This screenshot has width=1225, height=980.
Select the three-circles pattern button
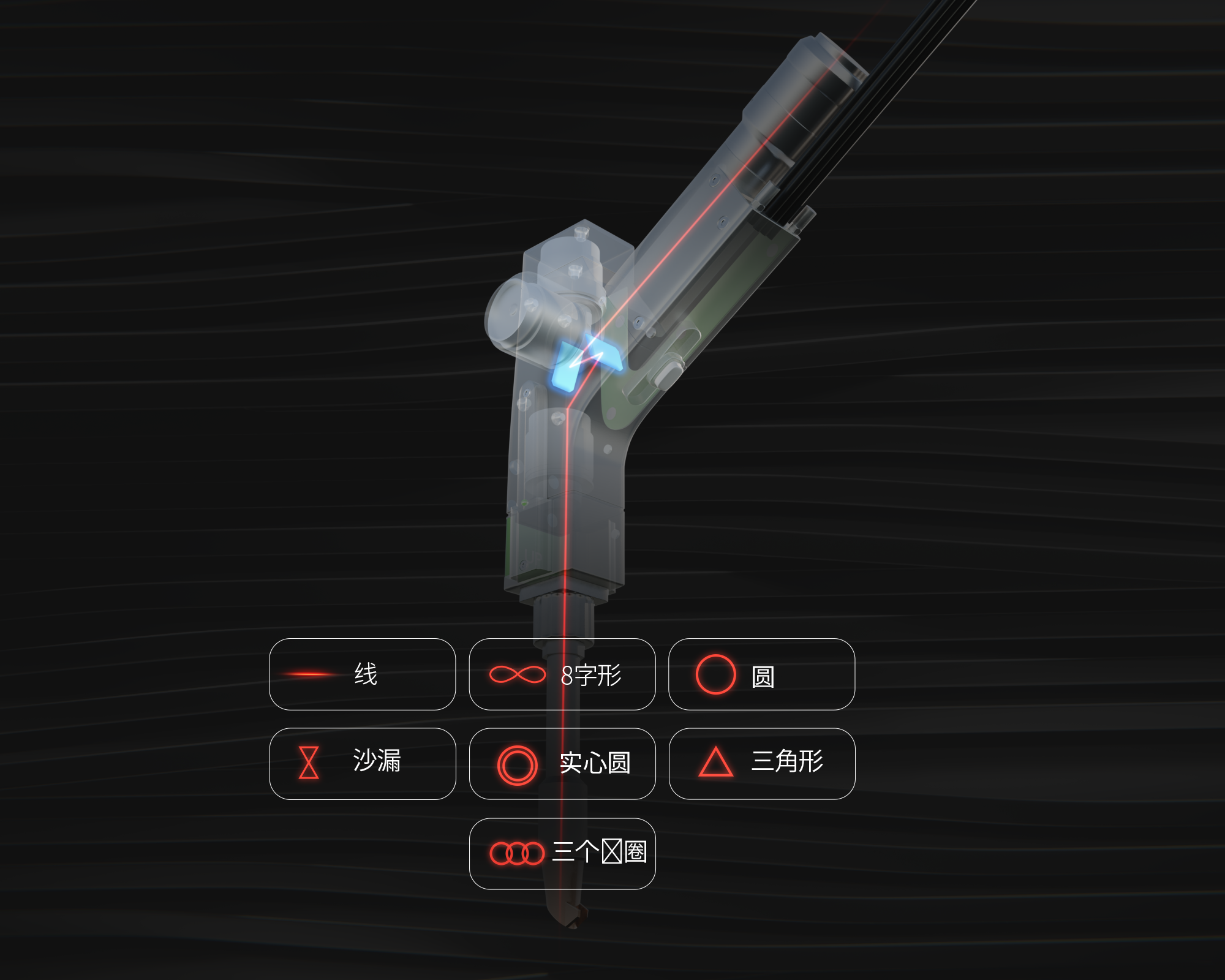(x=562, y=853)
